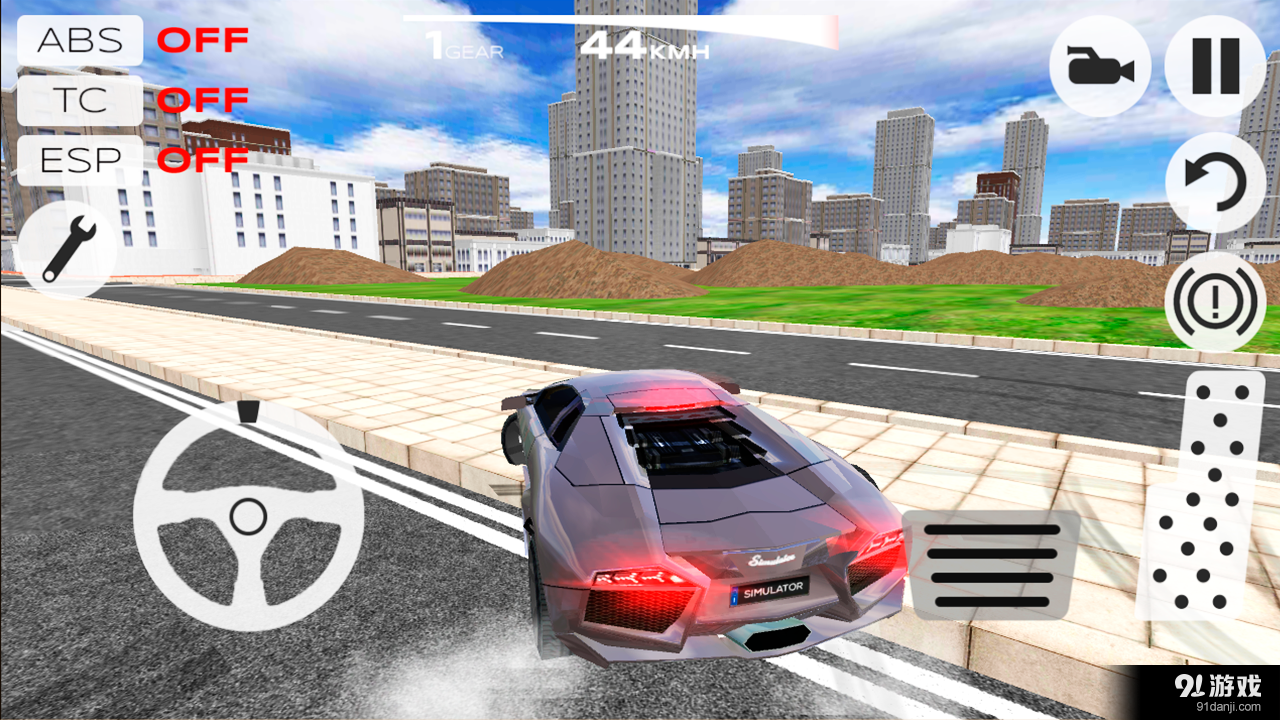
Task: Switch camera view with the camcorder icon
Action: click(1100, 66)
